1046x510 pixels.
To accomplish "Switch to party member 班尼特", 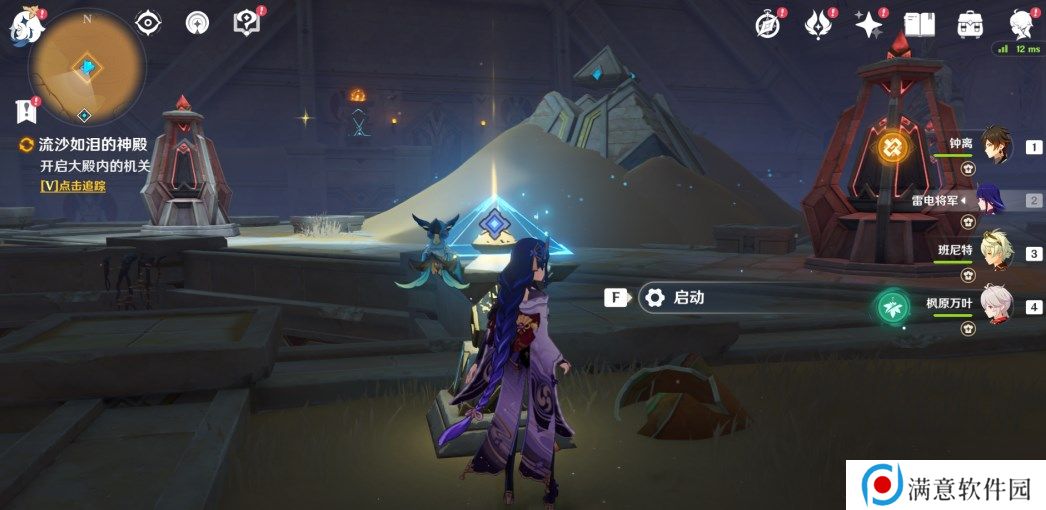I will click(995, 253).
